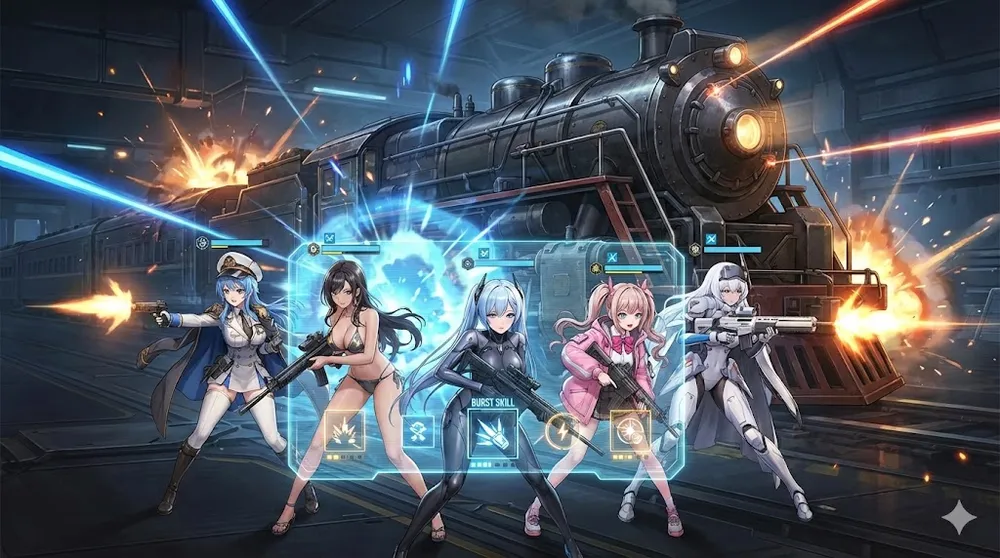Use the crossed tools skill icon

point(418,433)
